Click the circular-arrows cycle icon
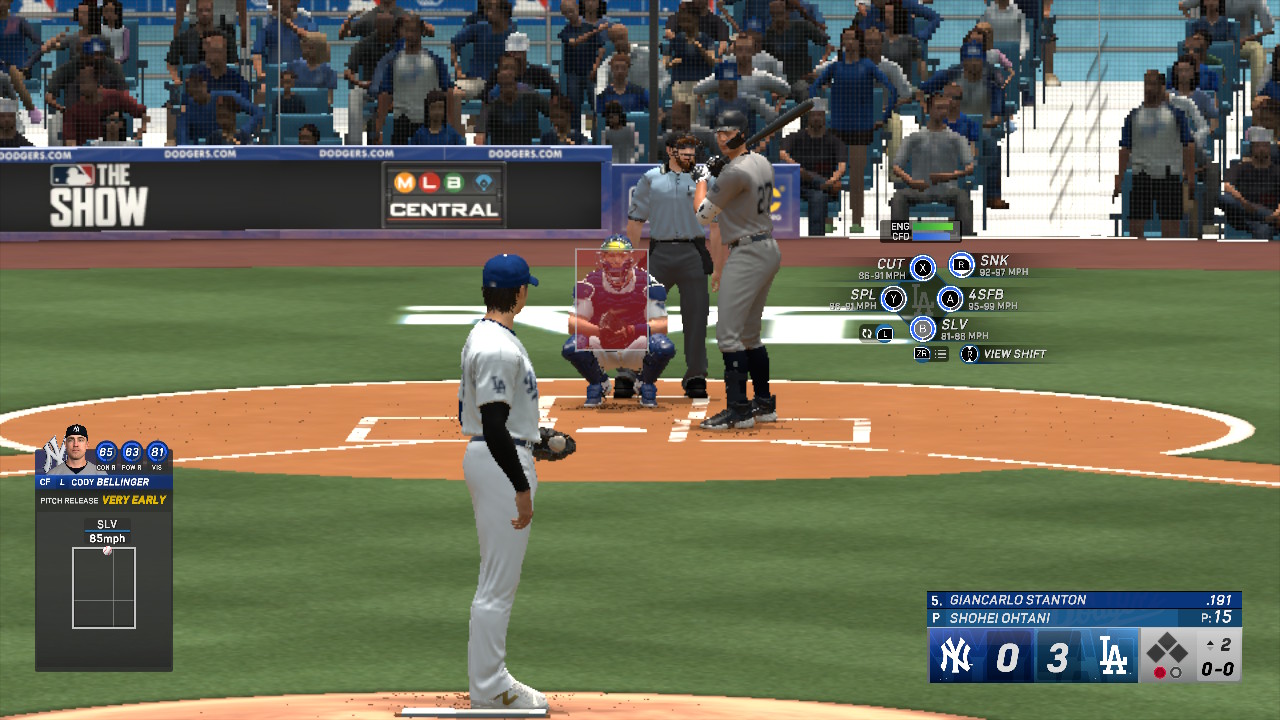The image size is (1280, 720). pos(867,333)
